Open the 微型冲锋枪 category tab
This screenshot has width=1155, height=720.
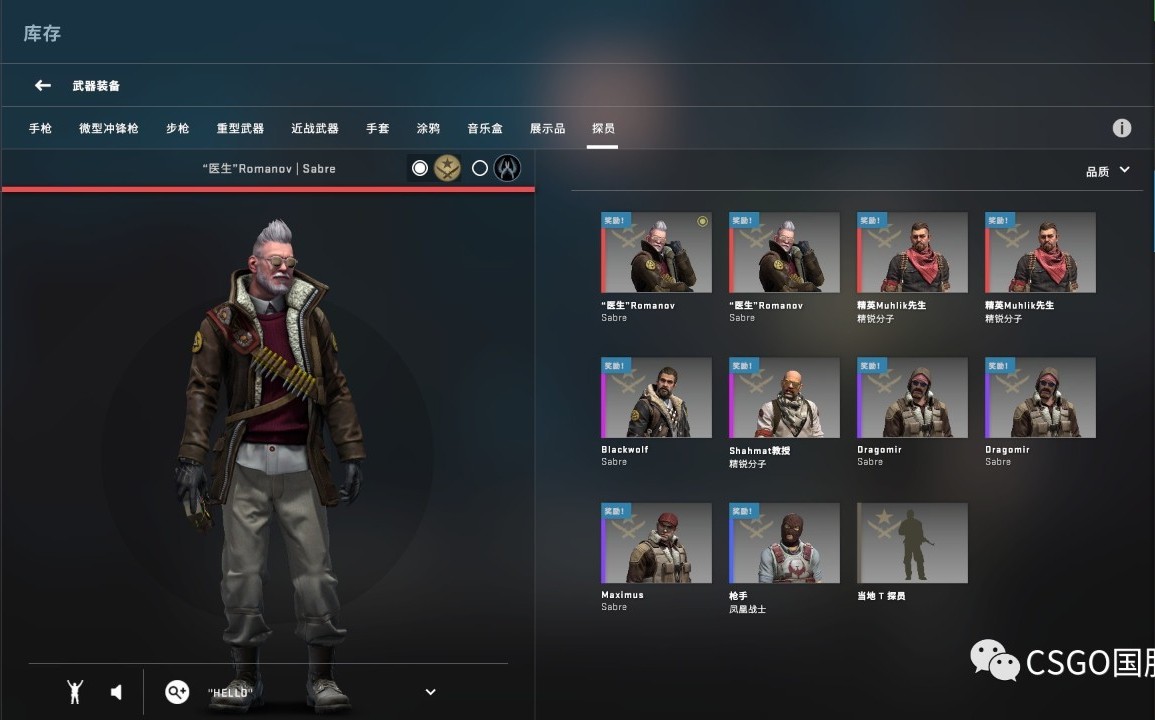(109, 129)
